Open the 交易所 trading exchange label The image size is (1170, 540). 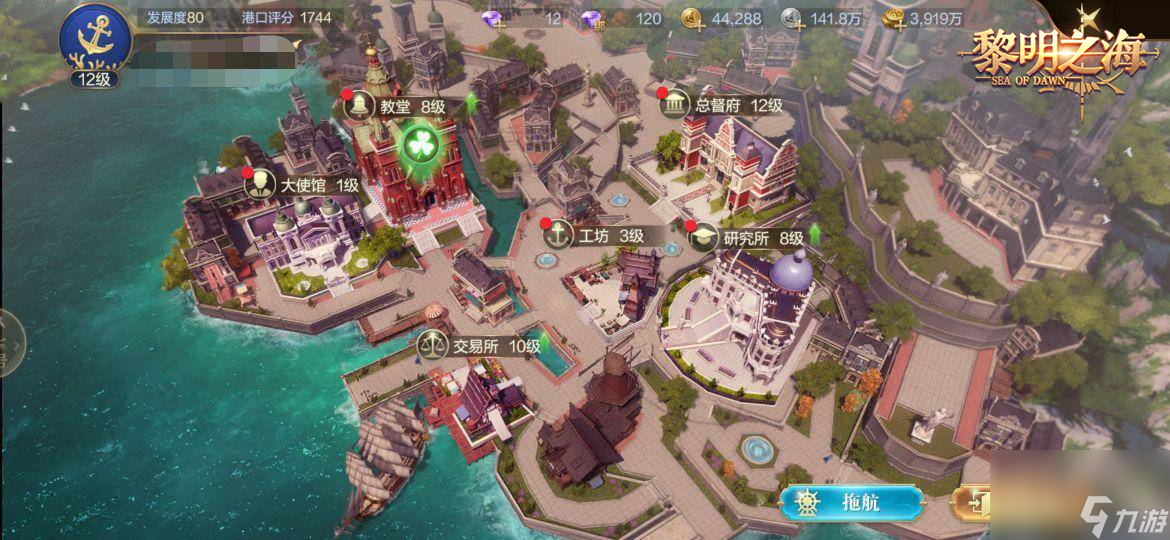pos(481,345)
